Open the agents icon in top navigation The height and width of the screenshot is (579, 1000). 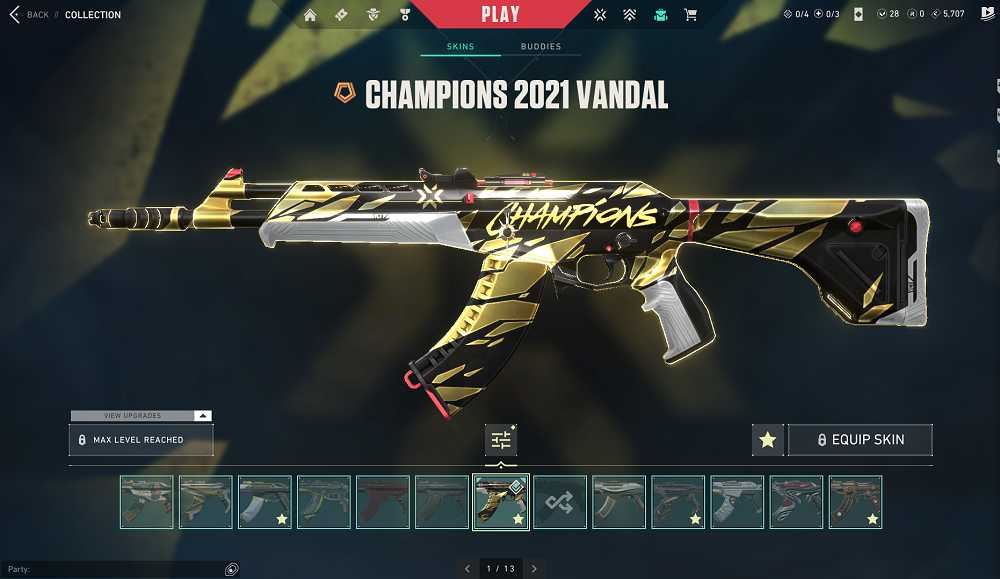372,15
